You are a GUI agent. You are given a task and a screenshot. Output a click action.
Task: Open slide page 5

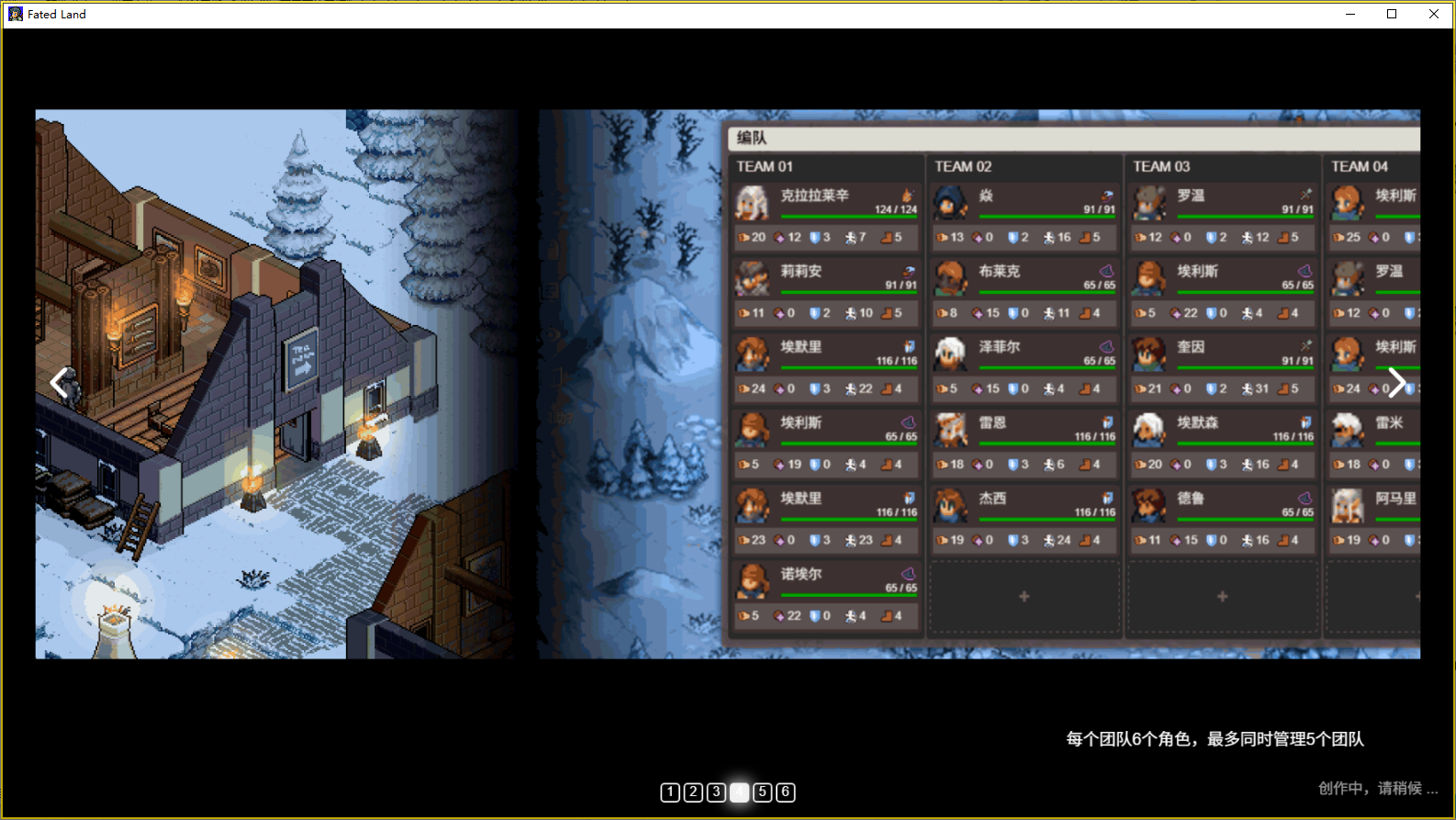[762, 792]
